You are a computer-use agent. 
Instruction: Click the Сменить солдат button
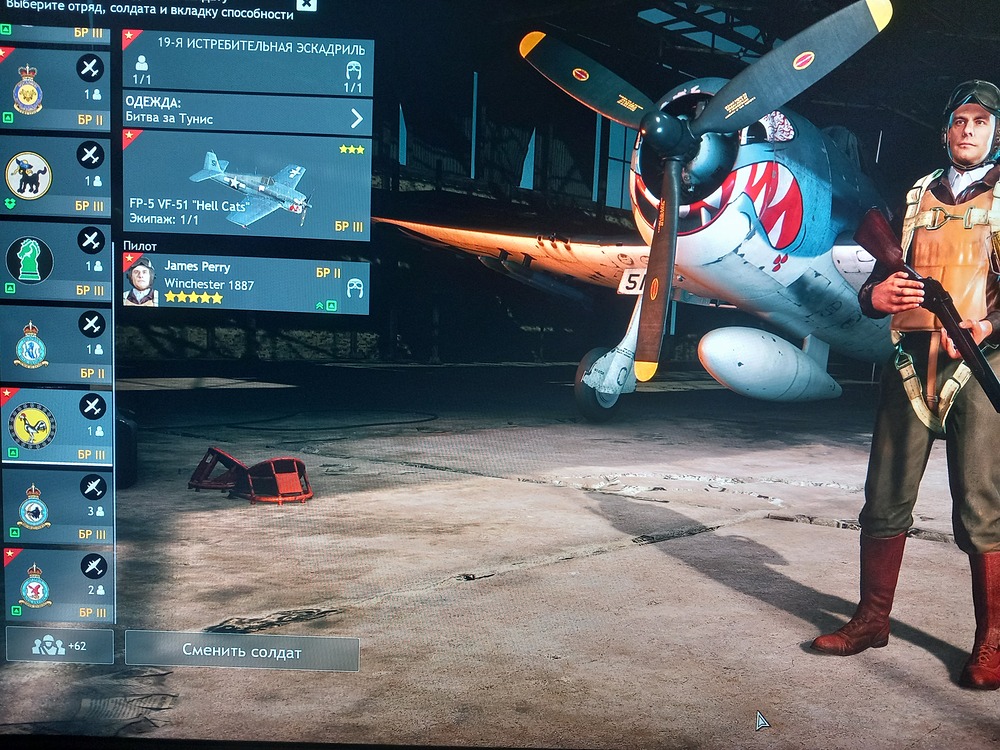[x=242, y=652]
